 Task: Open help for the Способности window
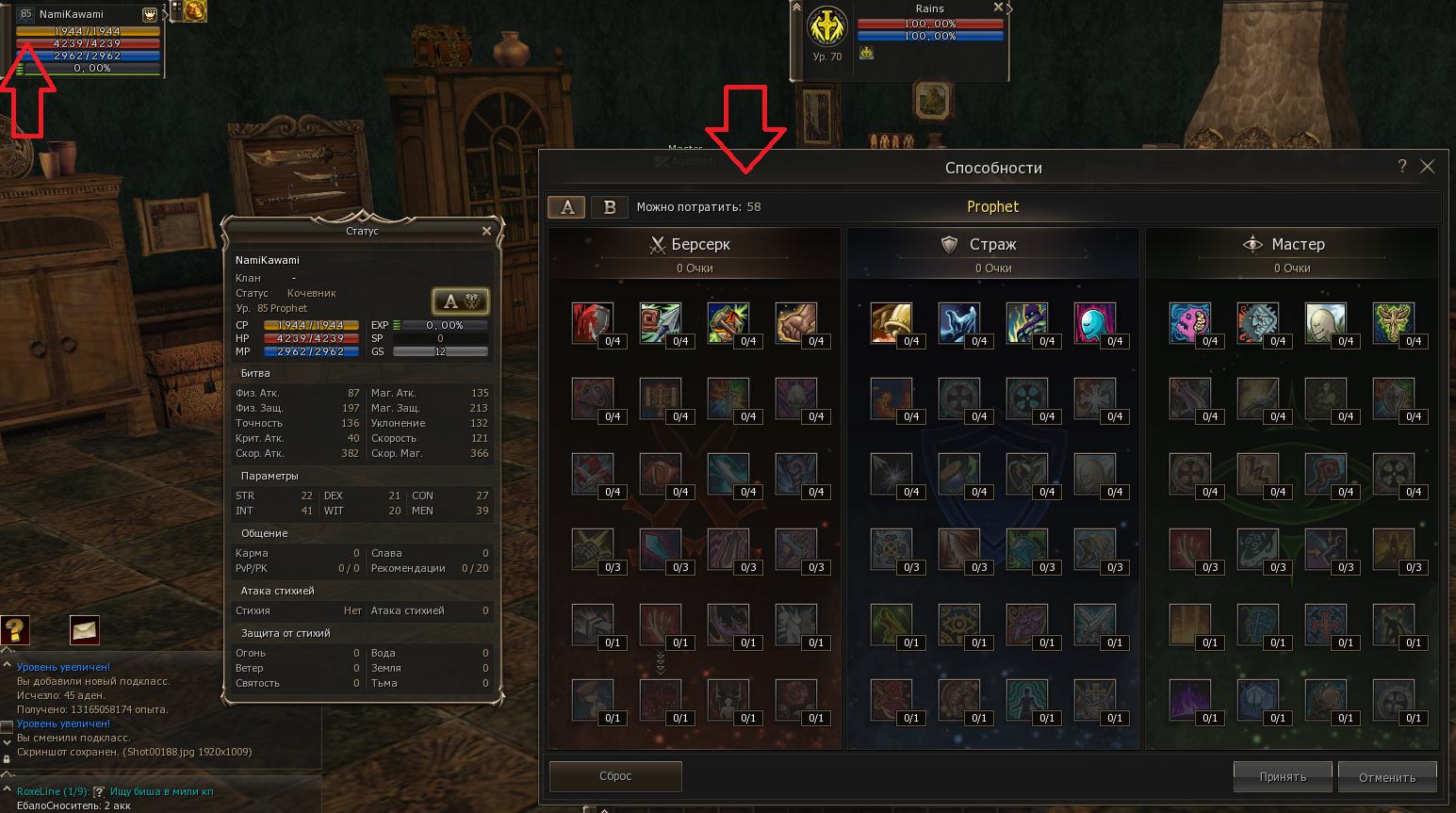coord(1402,167)
